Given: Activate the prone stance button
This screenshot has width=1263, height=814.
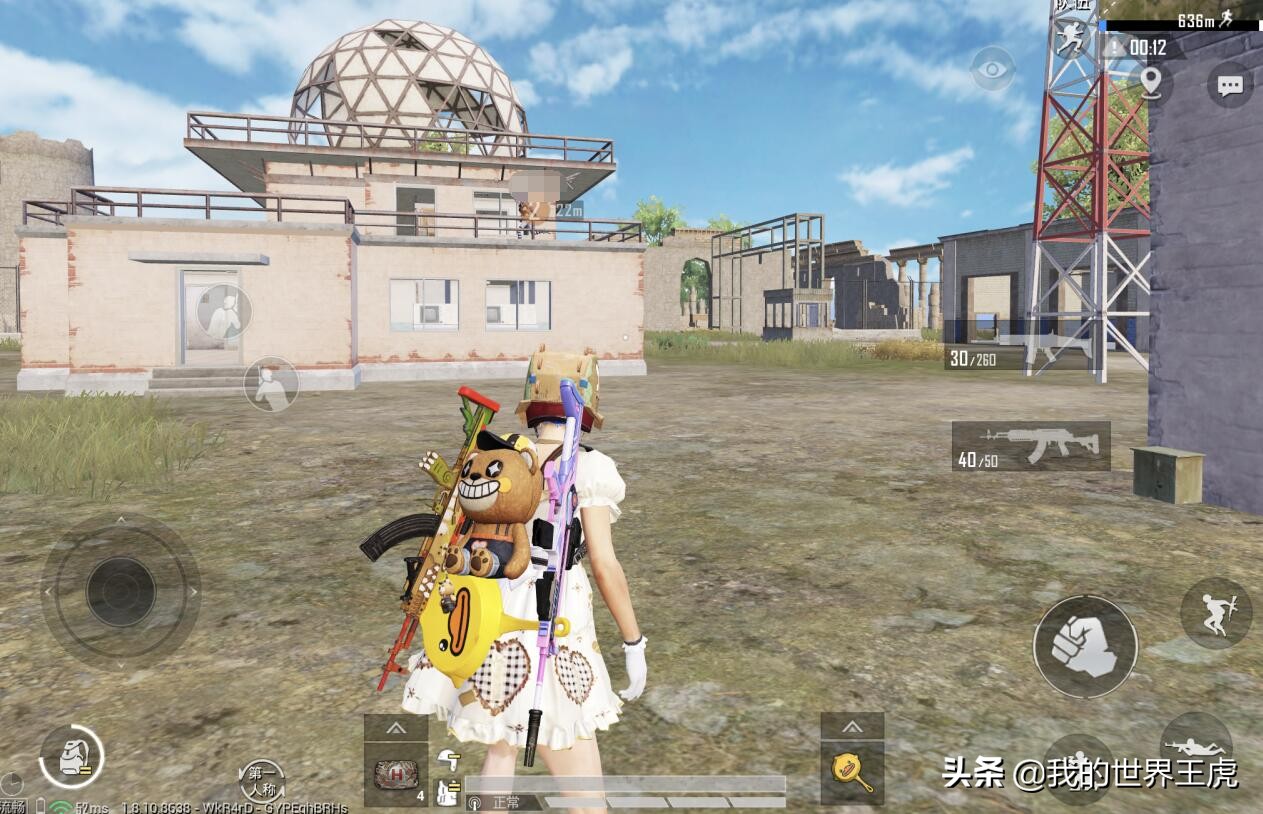Looking at the screenshot, I should (1196, 747).
